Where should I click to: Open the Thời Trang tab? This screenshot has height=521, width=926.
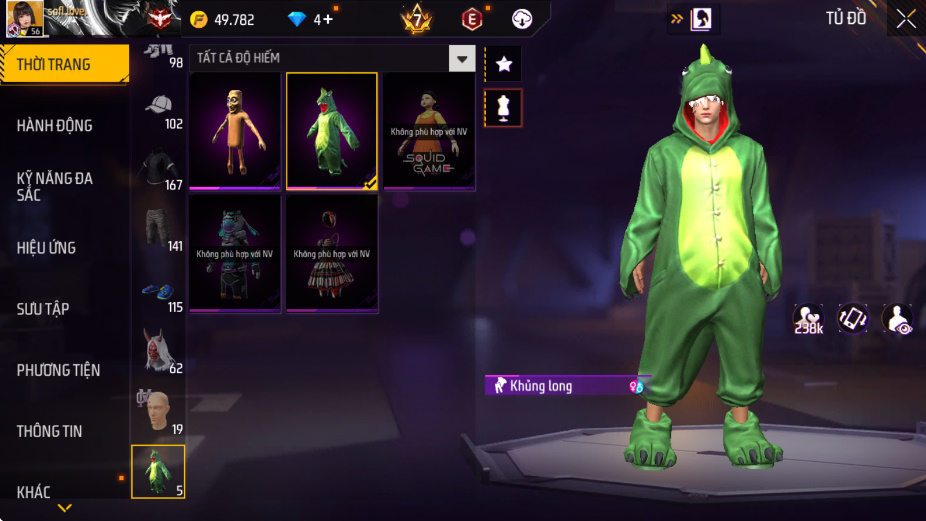pyautogui.click(x=64, y=64)
